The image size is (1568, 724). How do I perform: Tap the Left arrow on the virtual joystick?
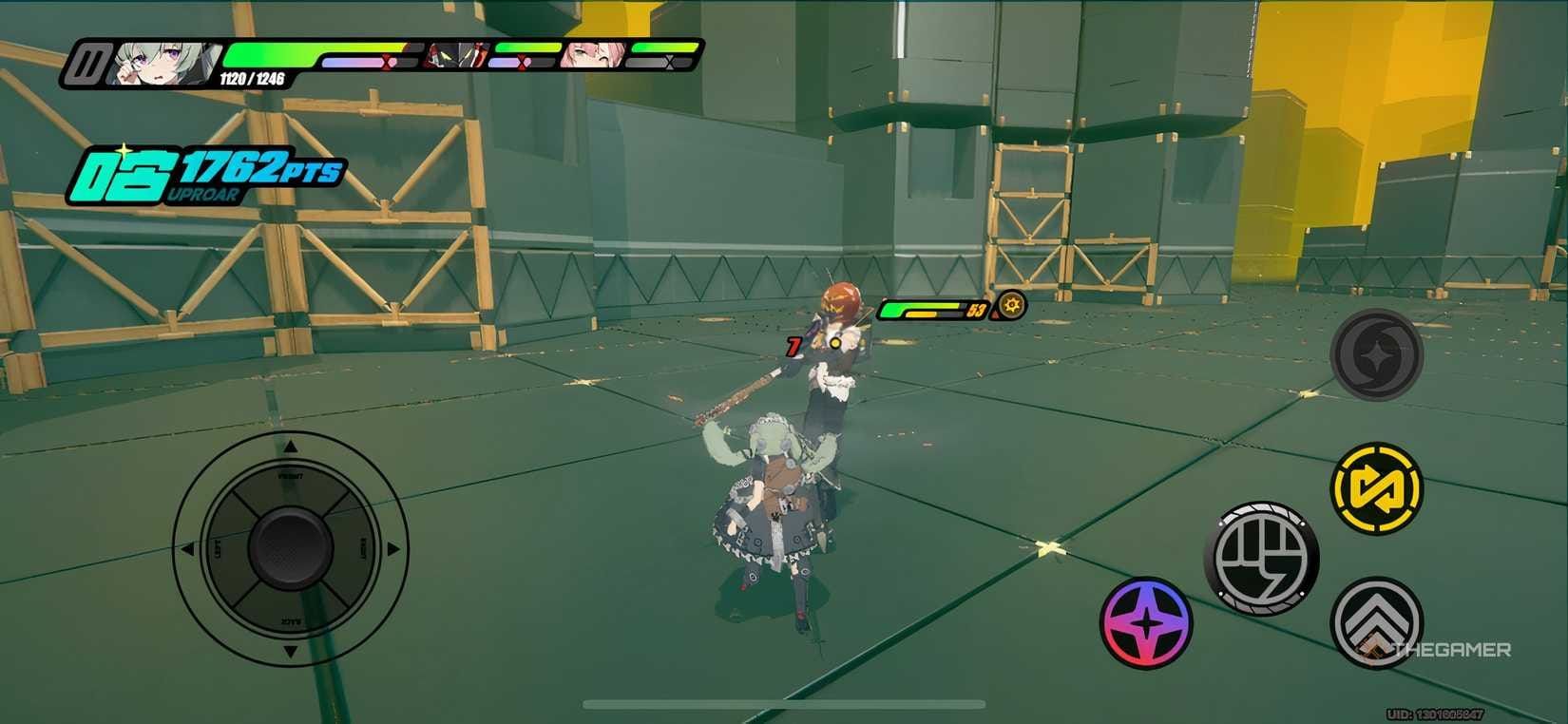pyautogui.click(x=190, y=546)
